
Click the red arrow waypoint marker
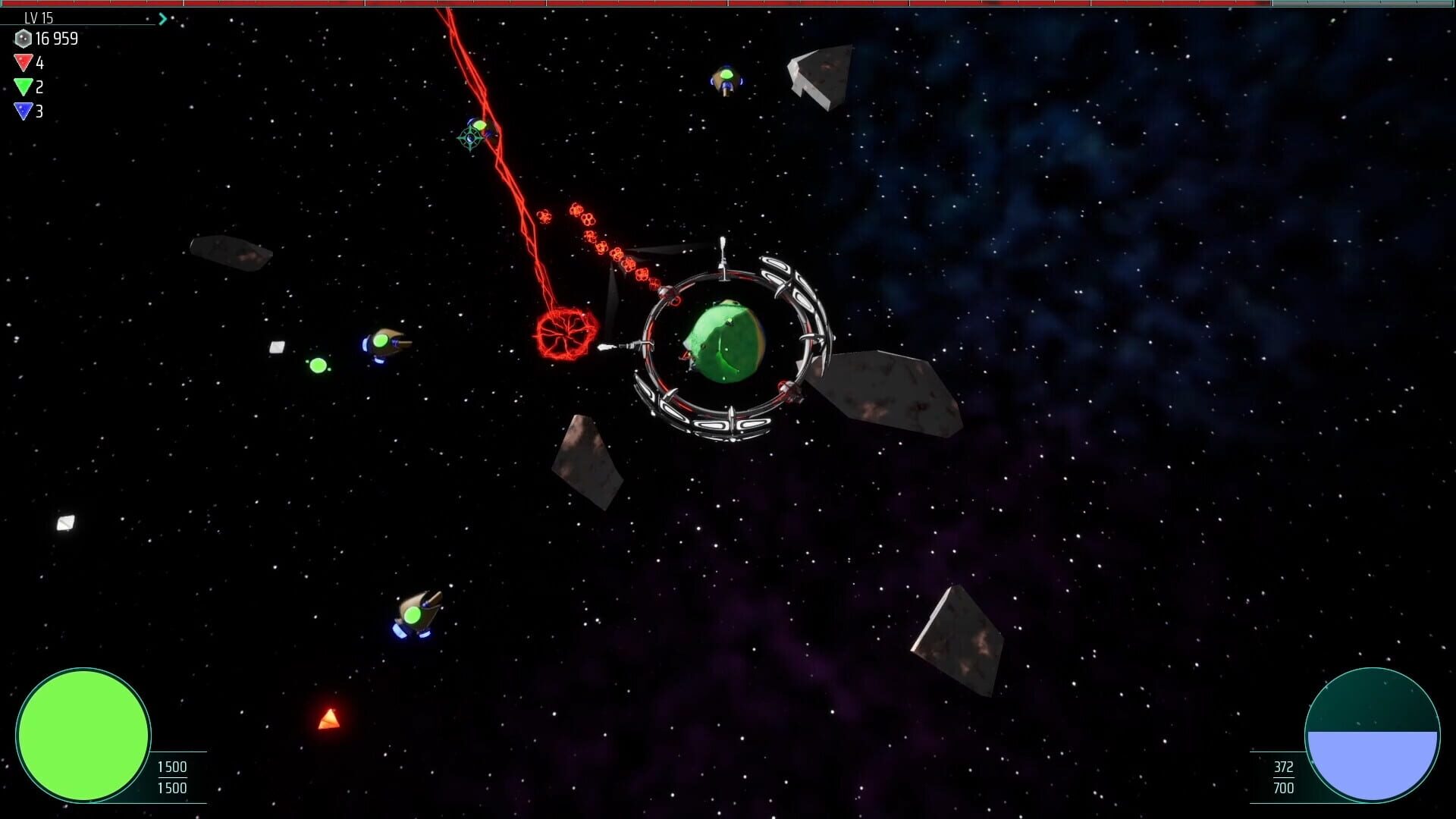coord(328,717)
